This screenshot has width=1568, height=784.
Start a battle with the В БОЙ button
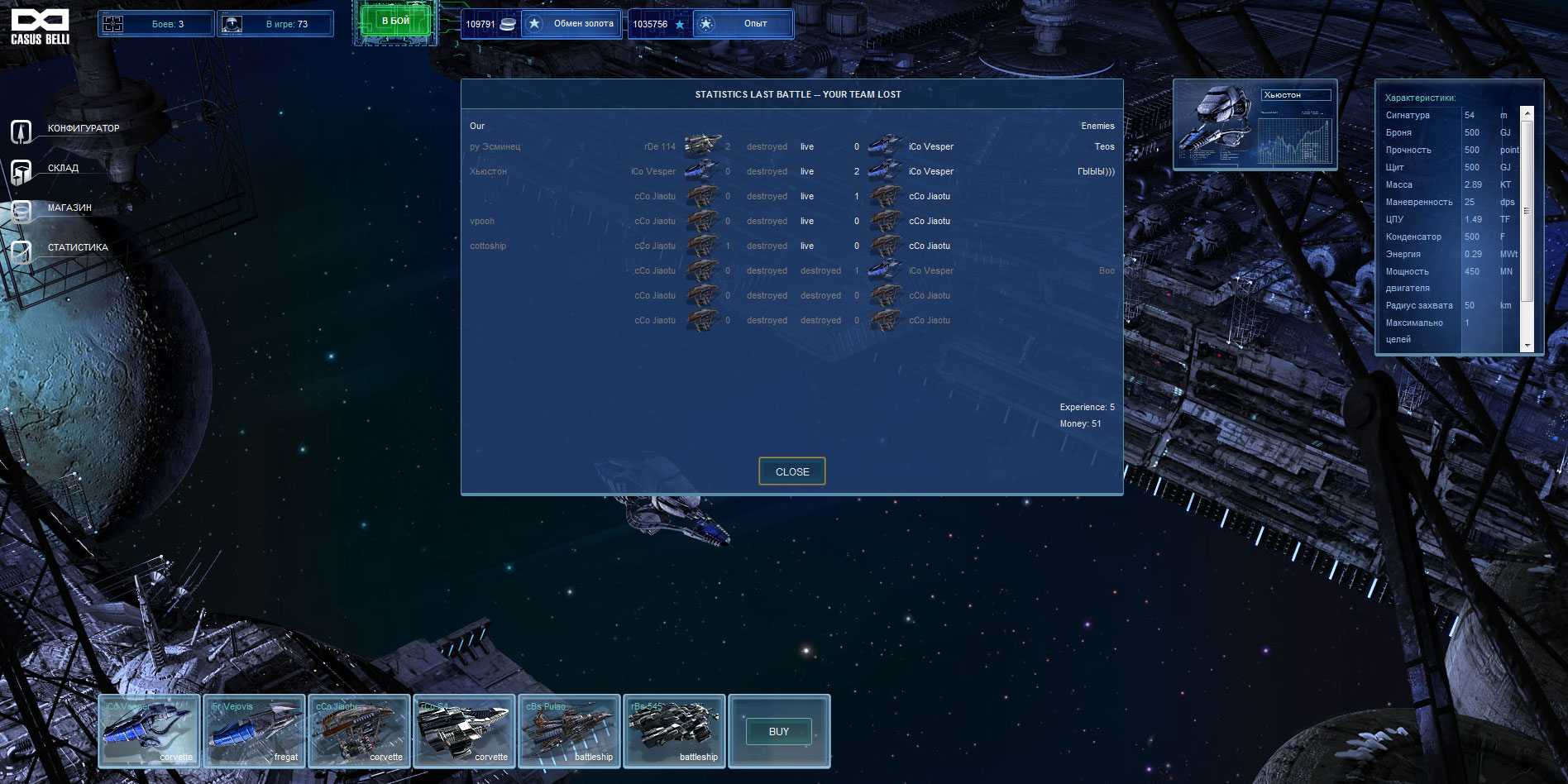pos(395,22)
